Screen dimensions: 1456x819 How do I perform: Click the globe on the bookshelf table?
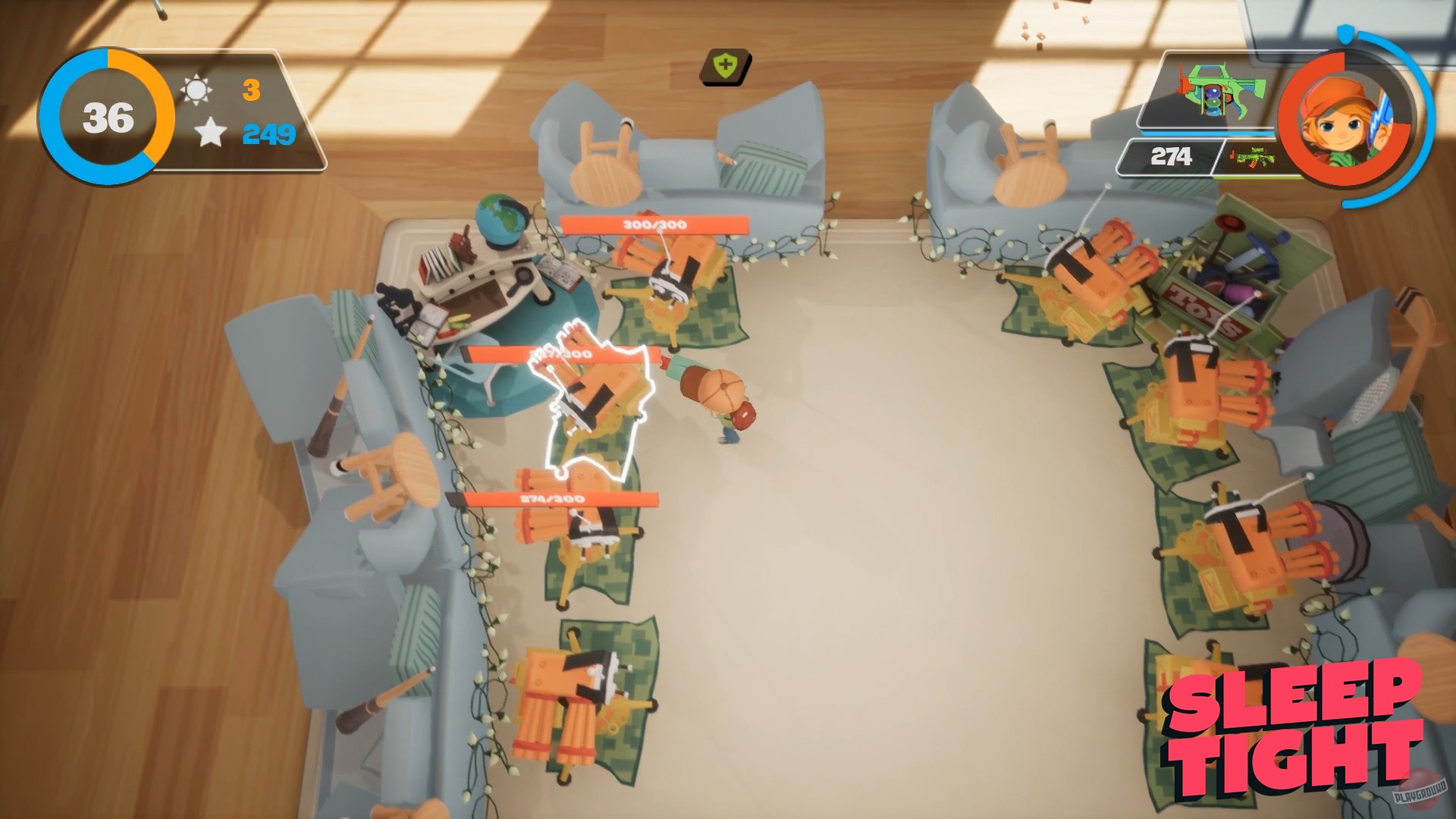[501, 220]
